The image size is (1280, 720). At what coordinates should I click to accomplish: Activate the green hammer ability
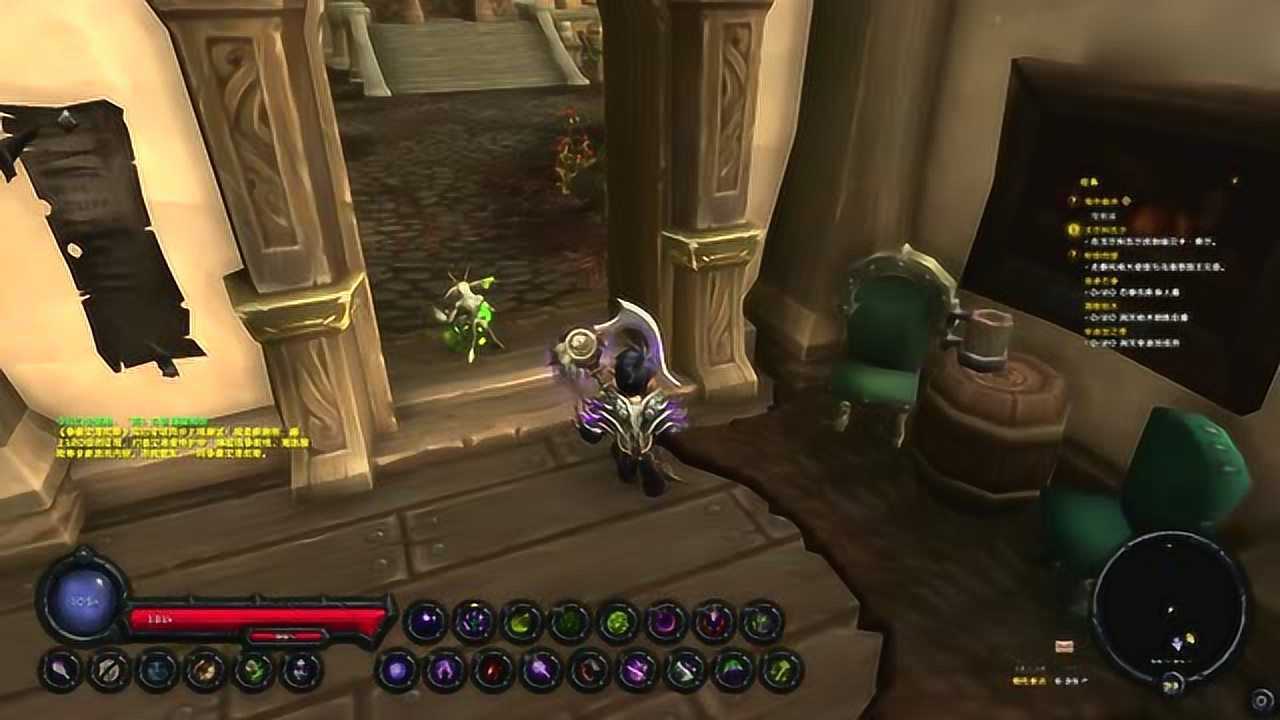(x=781, y=670)
